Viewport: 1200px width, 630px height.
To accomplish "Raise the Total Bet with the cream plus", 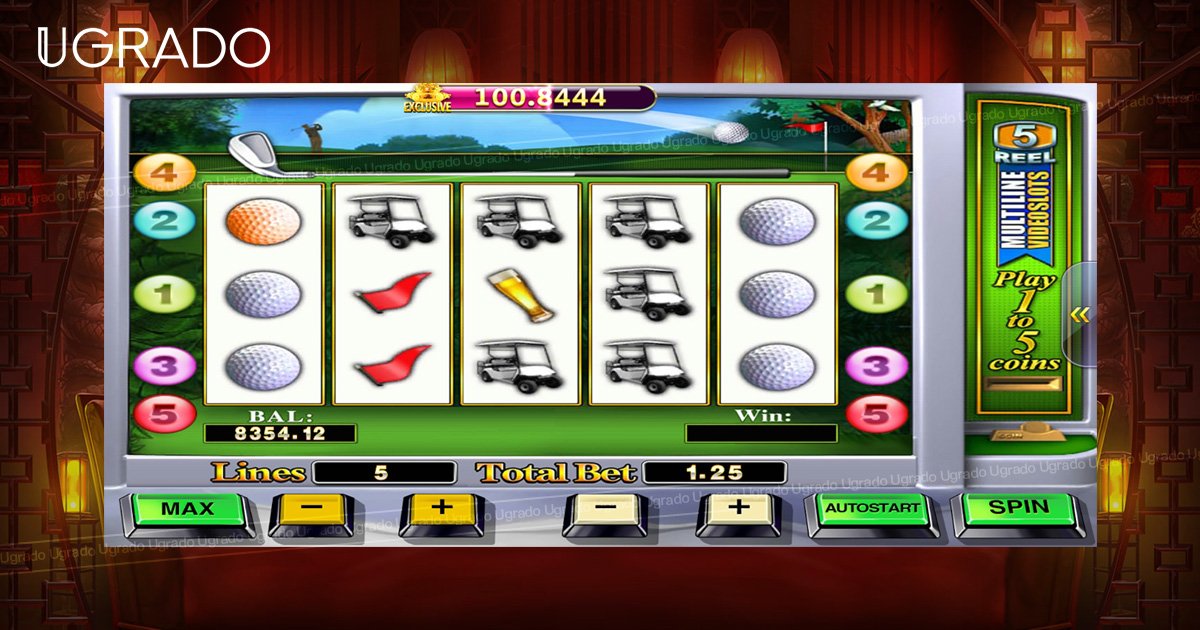I will click(738, 509).
